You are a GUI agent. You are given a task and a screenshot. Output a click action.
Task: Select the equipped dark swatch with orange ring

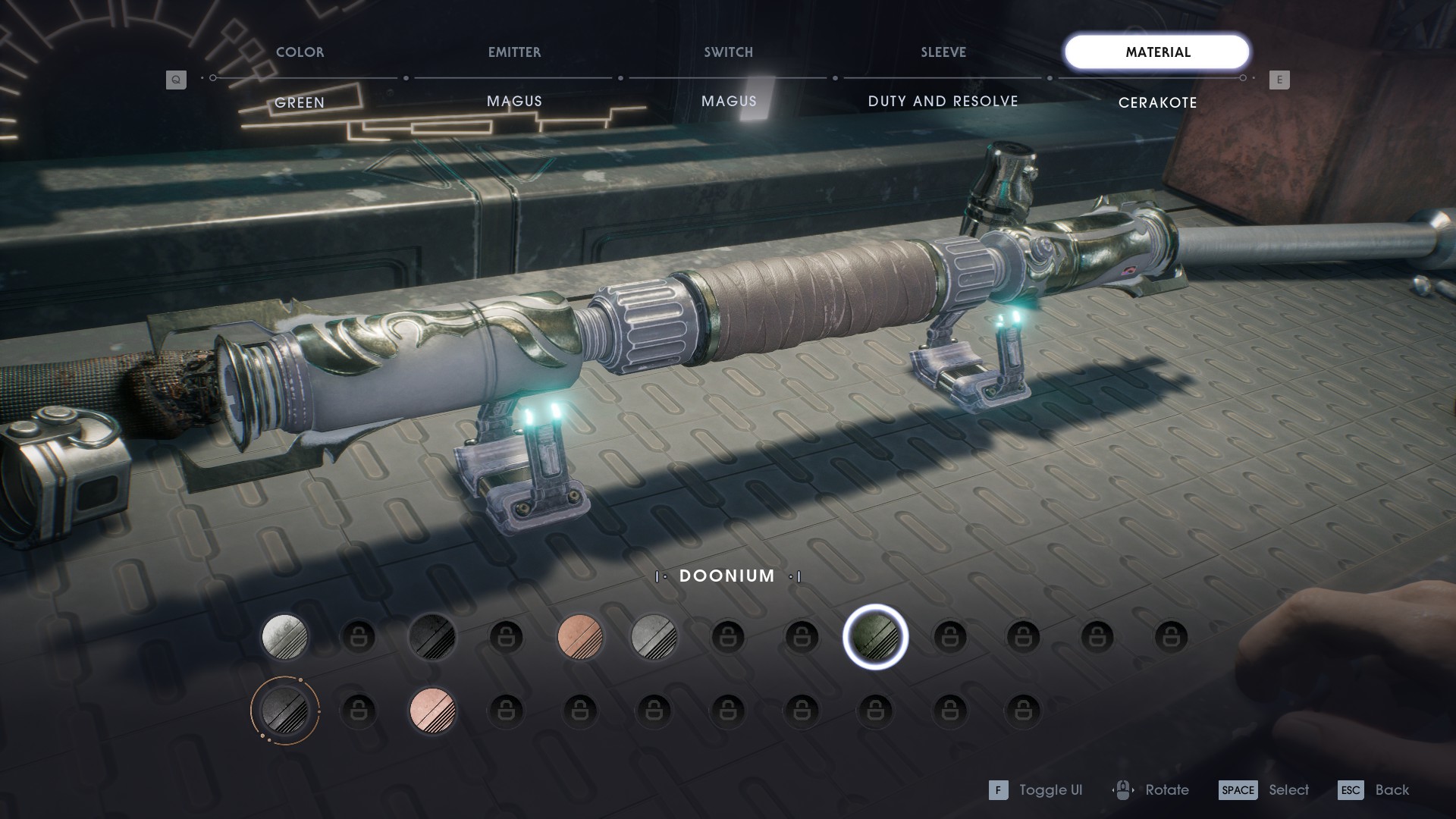(x=284, y=711)
